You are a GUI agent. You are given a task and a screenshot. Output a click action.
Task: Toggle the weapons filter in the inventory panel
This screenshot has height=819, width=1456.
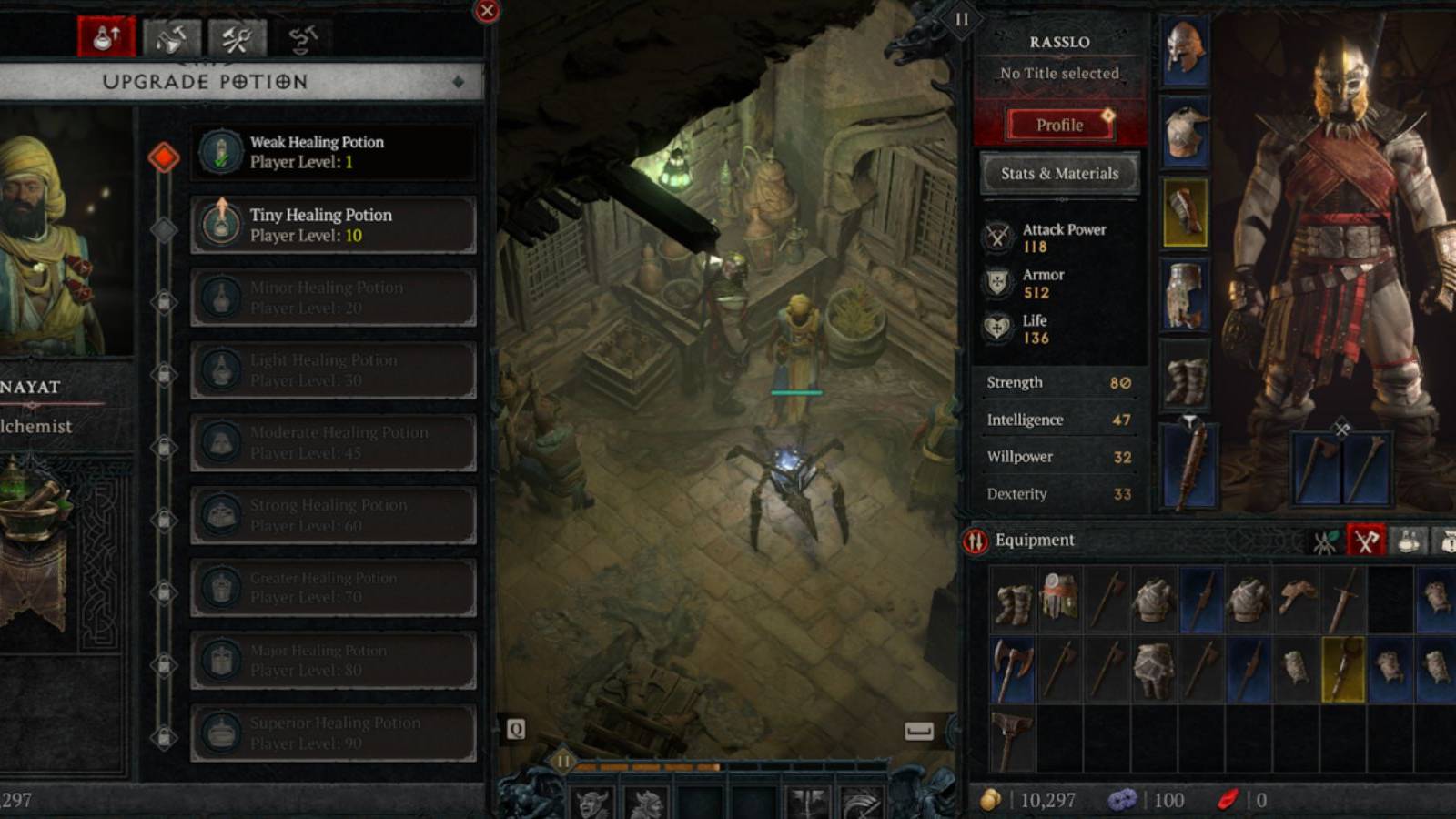[x=1365, y=540]
